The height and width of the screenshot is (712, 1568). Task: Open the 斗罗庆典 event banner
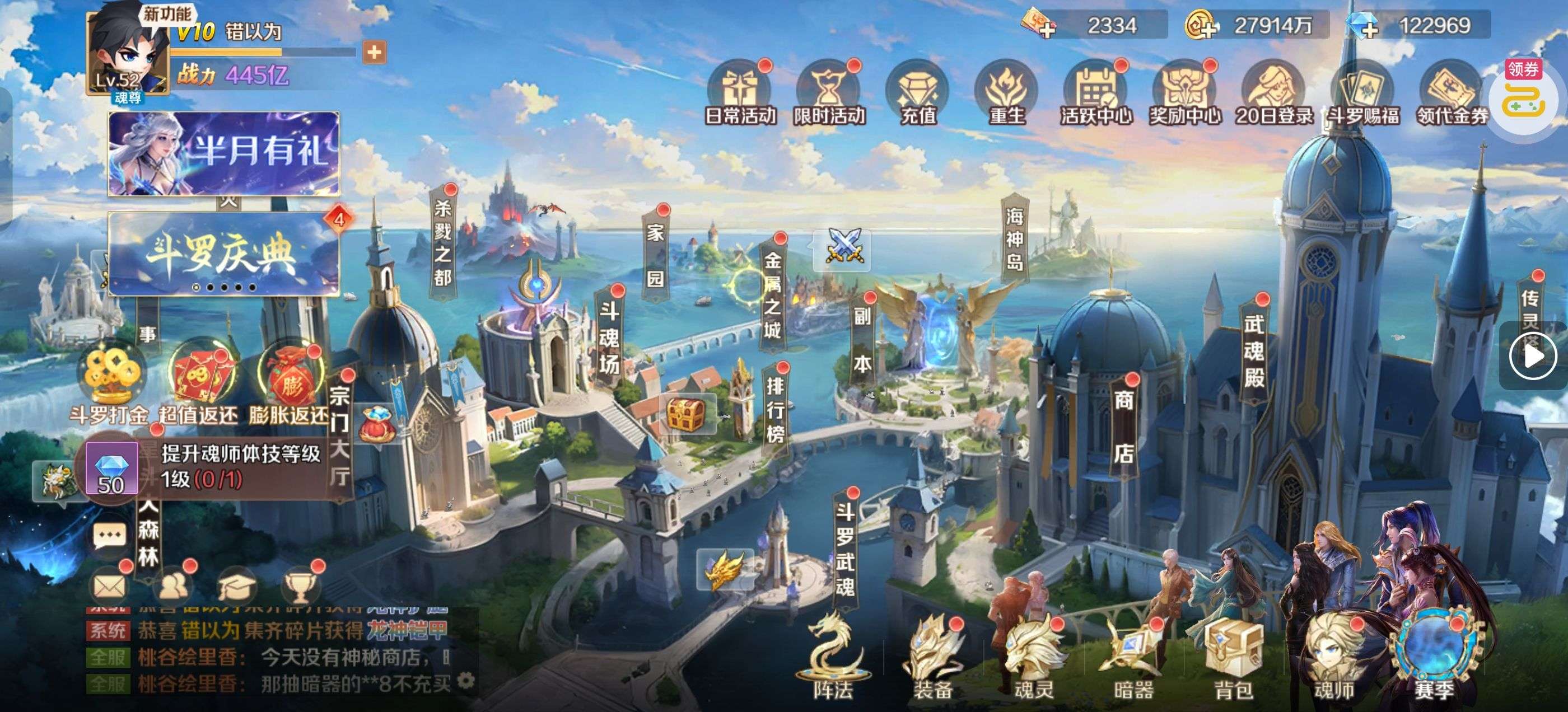point(223,253)
